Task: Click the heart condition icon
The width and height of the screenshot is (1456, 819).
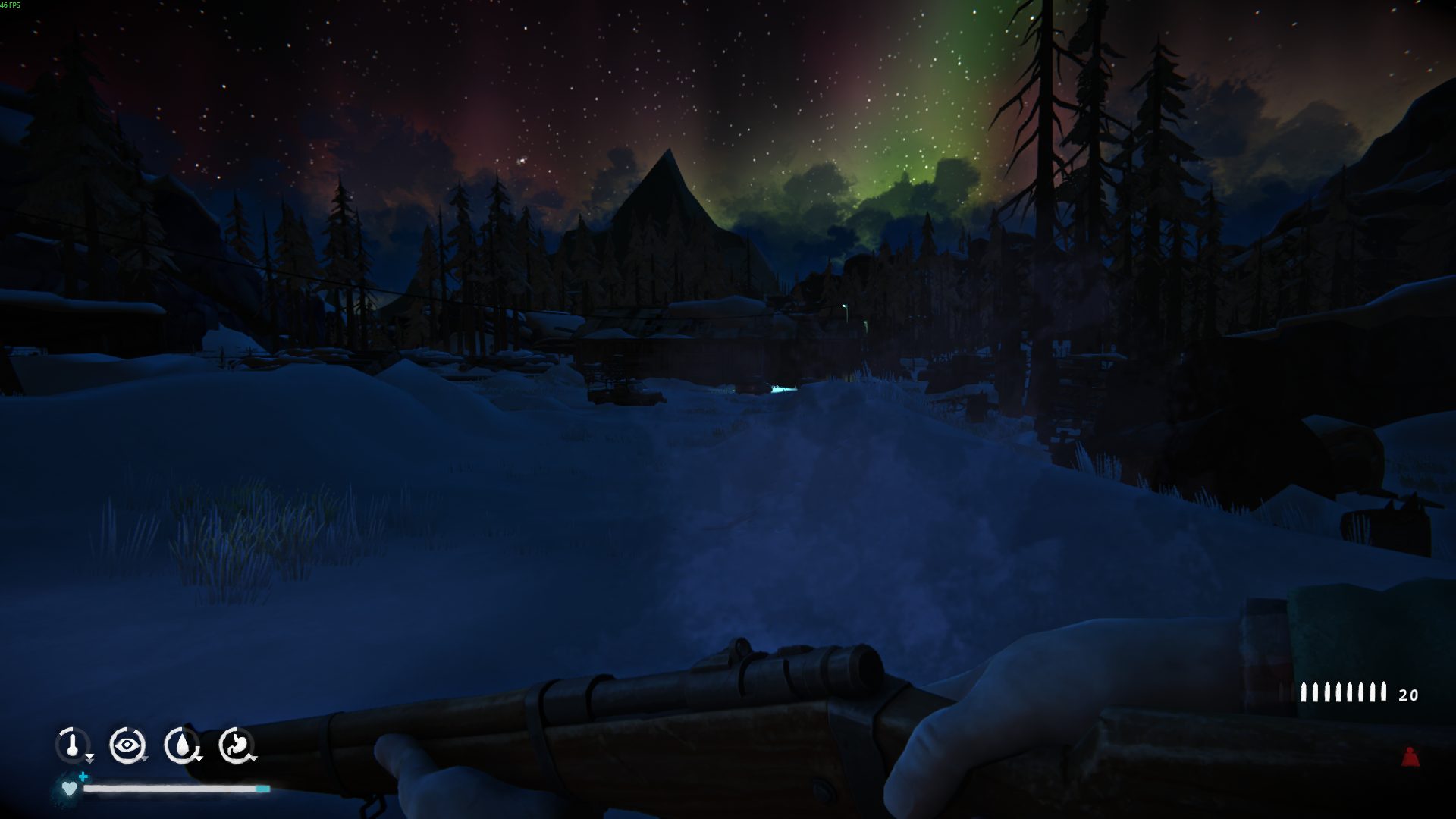Action: click(x=69, y=789)
